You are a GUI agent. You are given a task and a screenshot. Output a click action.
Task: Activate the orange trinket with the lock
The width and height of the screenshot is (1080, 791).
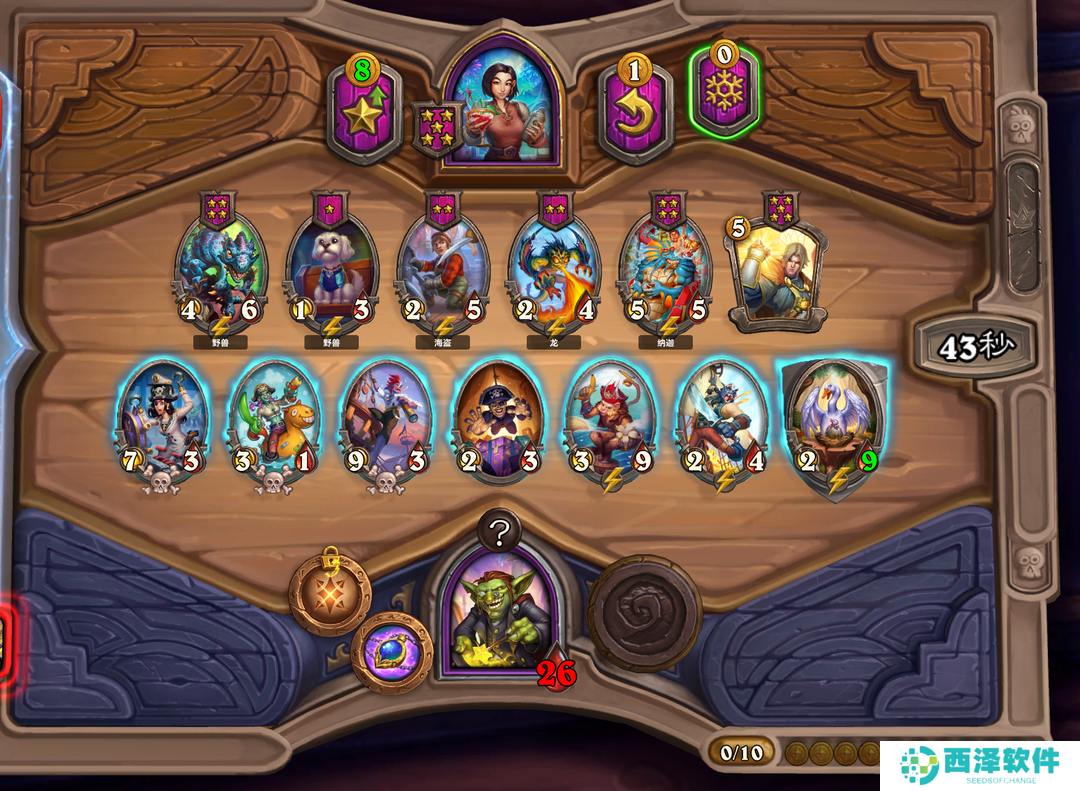(330, 593)
